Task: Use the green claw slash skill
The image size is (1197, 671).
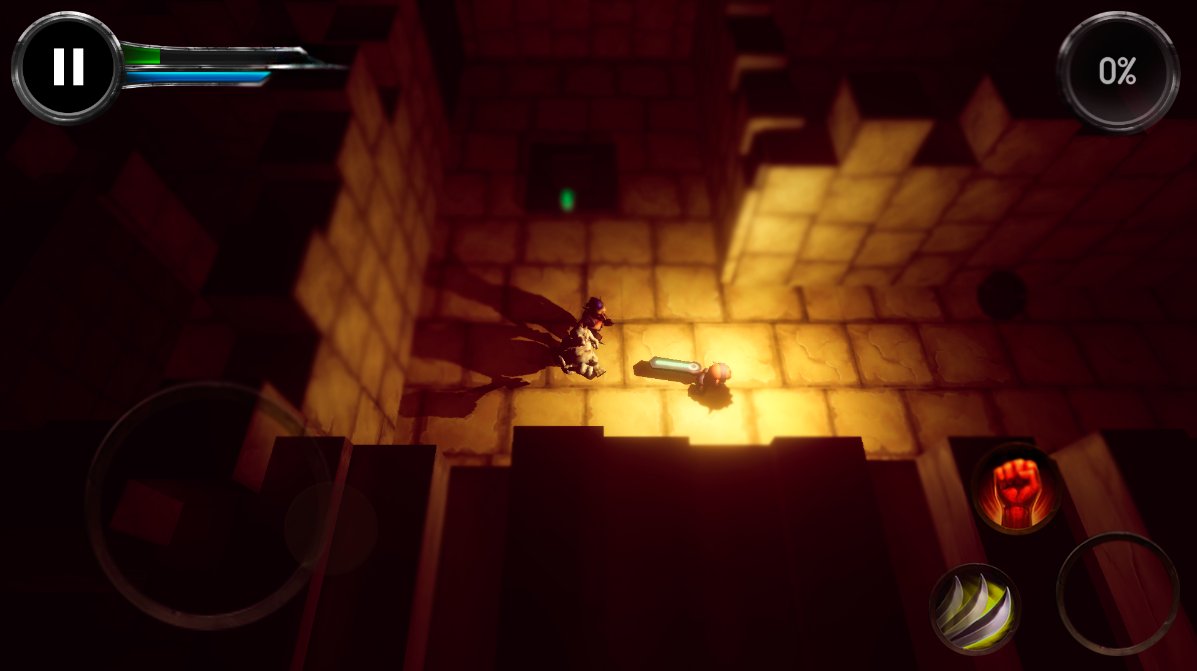Action: (x=975, y=607)
